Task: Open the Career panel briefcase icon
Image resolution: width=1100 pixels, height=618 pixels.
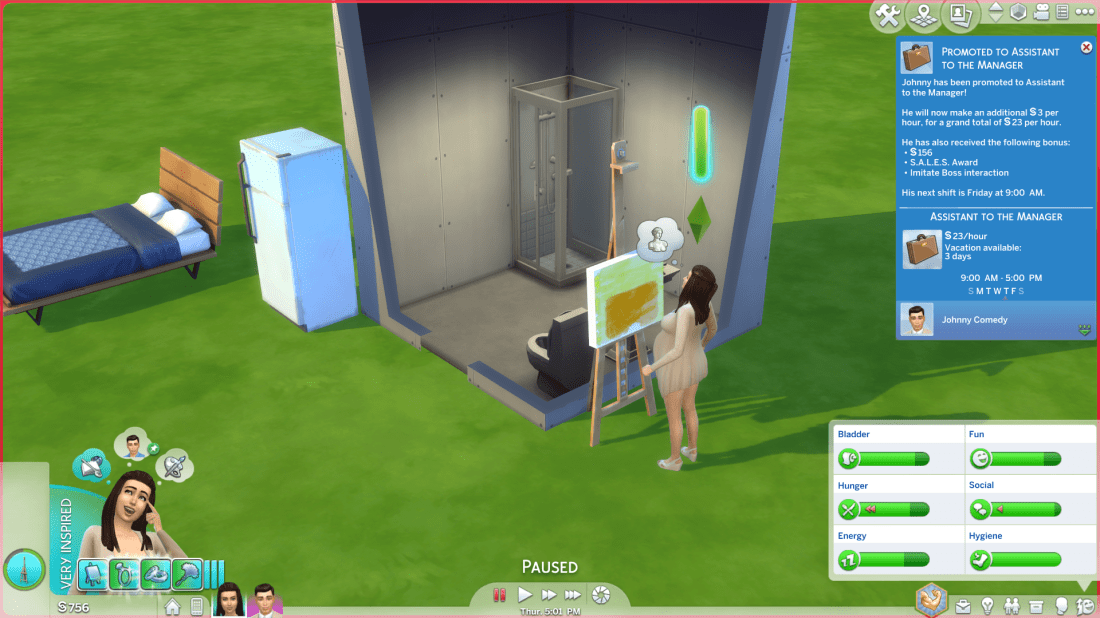Action: point(963,606)
